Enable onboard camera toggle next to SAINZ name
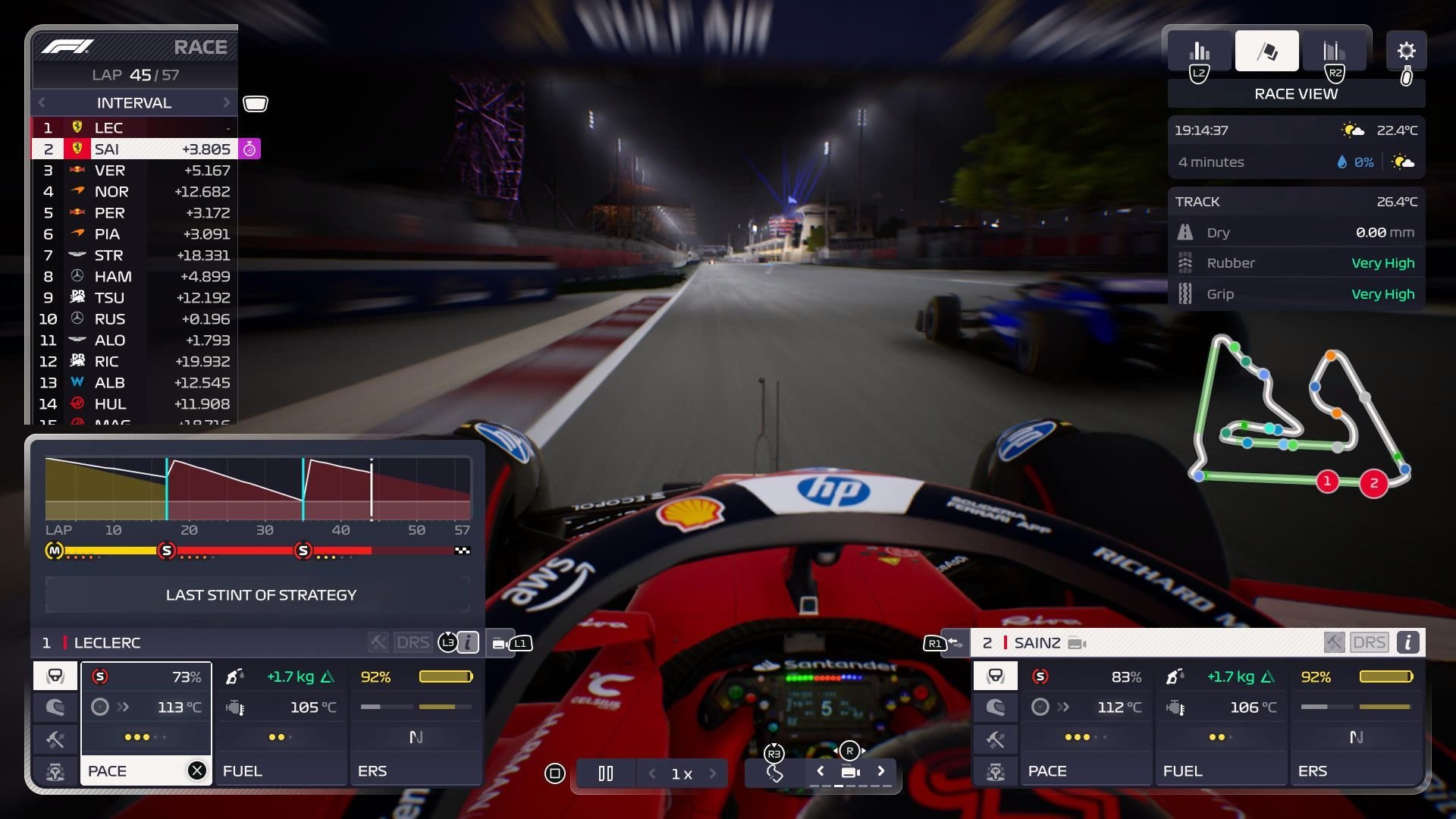 pos(1074,642)
